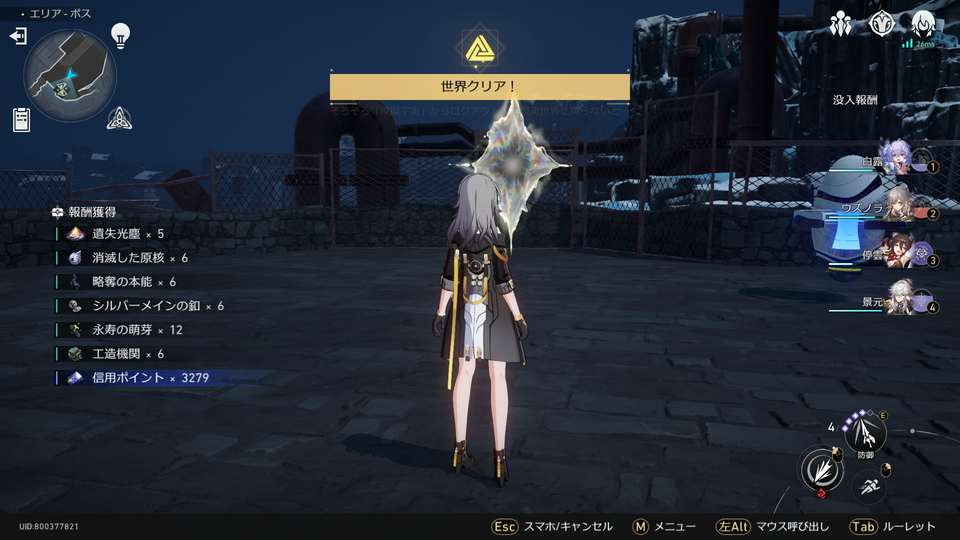
Task: Click the triangular knot emblem below the minimap
Action: point(121,119)
